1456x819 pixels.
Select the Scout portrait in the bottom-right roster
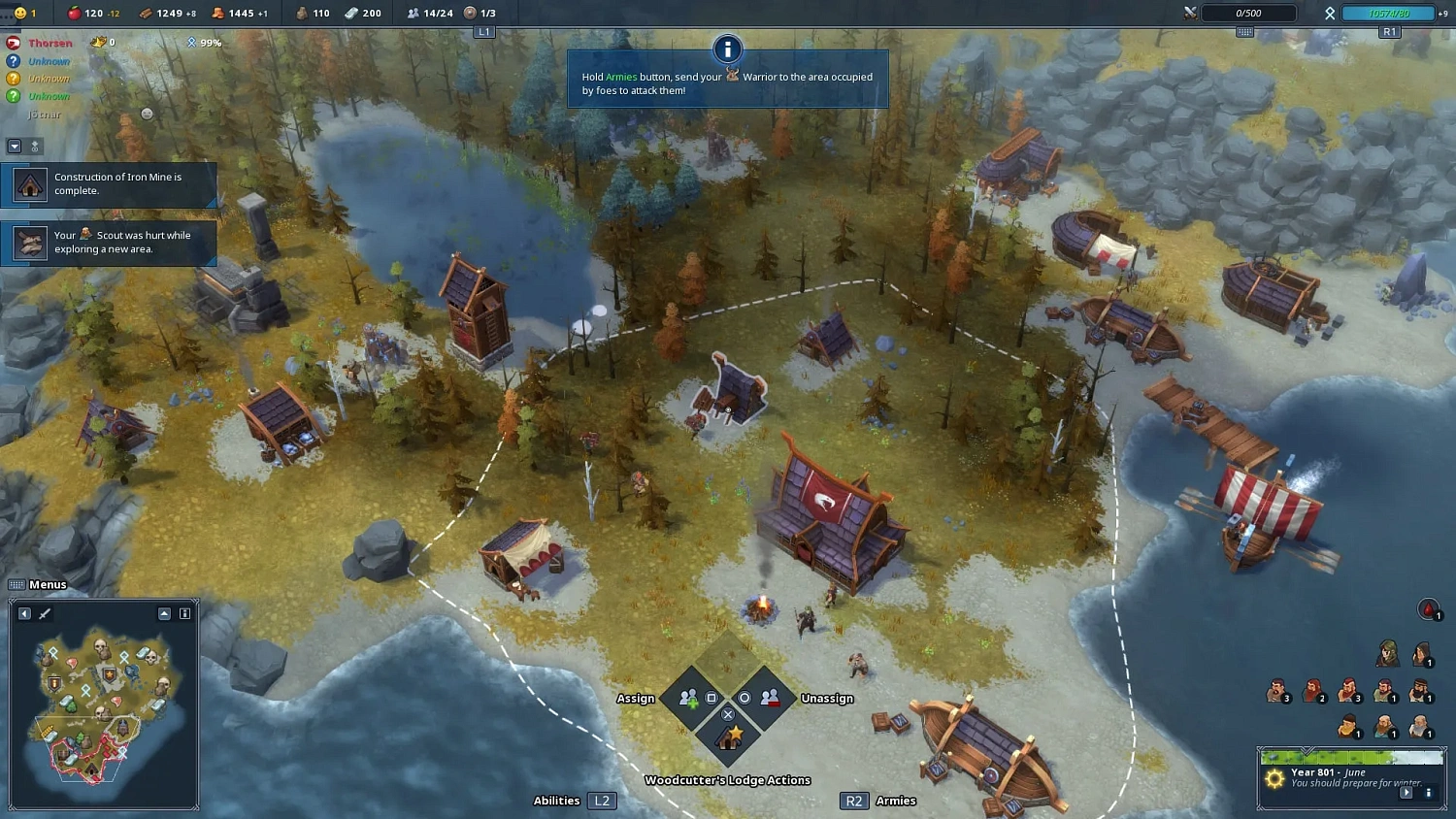pos(1386,651)
